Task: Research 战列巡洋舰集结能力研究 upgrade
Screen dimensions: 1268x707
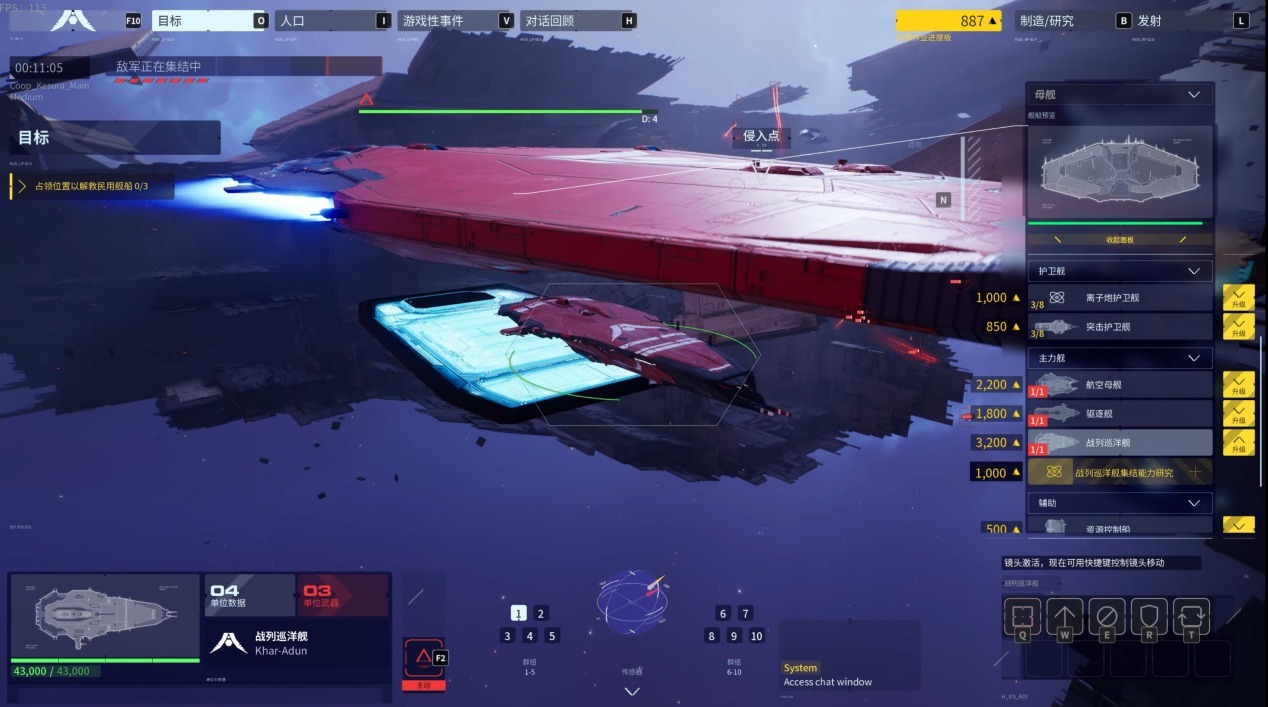Action: point(1119,472)
